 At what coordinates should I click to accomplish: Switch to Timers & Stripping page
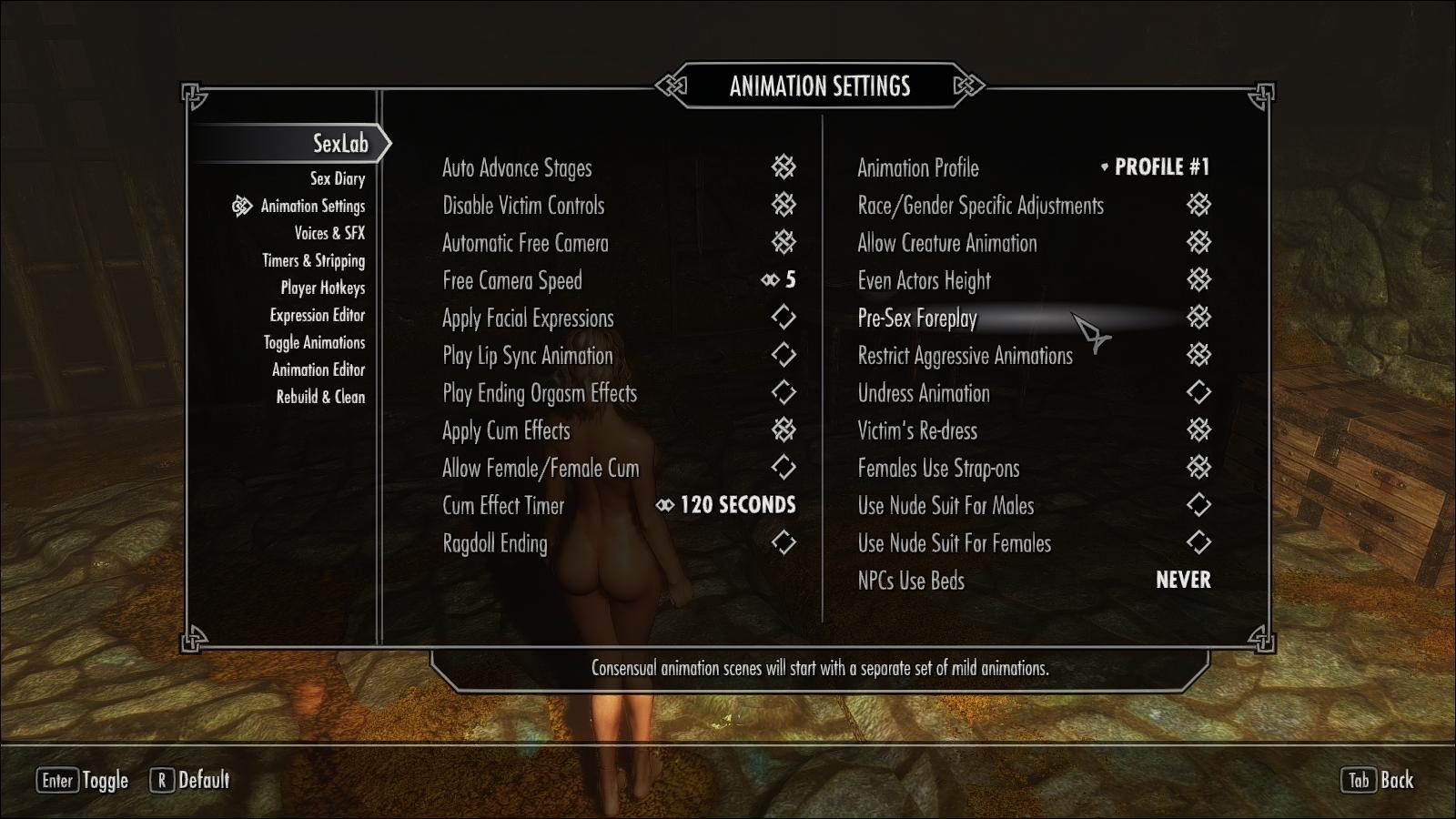(313, 260)
